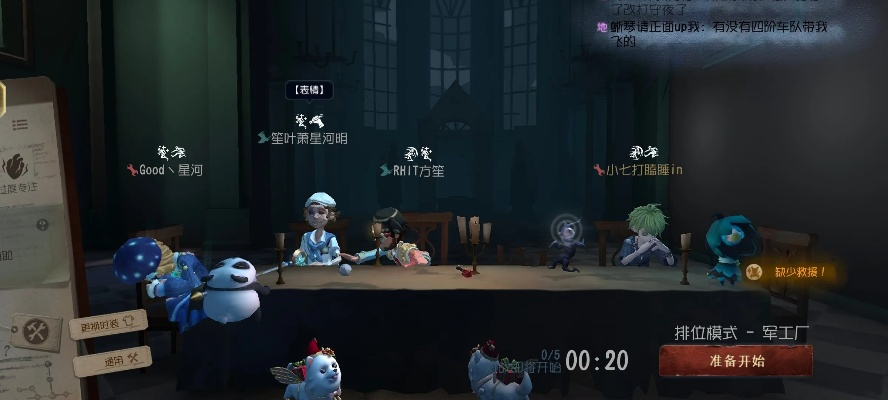Select the 通用 loadout button
This screenshot has height=400, width=888.
pos(111,359)
